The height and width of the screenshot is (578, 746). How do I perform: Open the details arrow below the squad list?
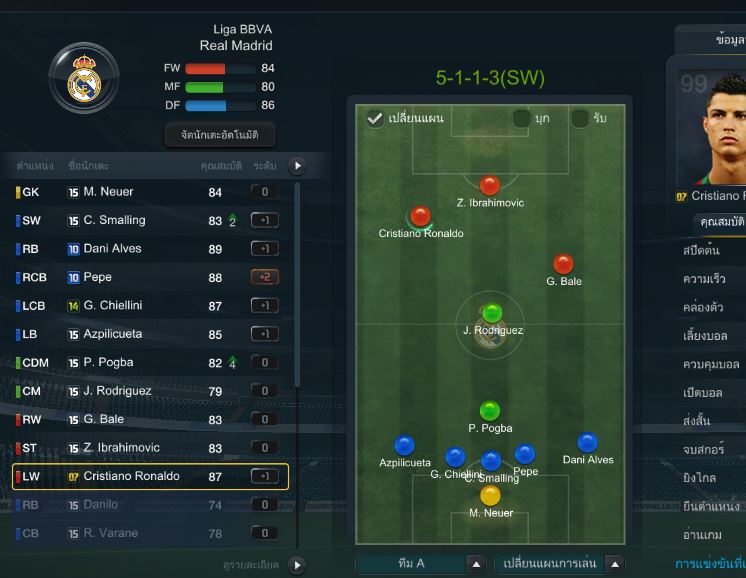pyautogui.click(x=296, y=565)
